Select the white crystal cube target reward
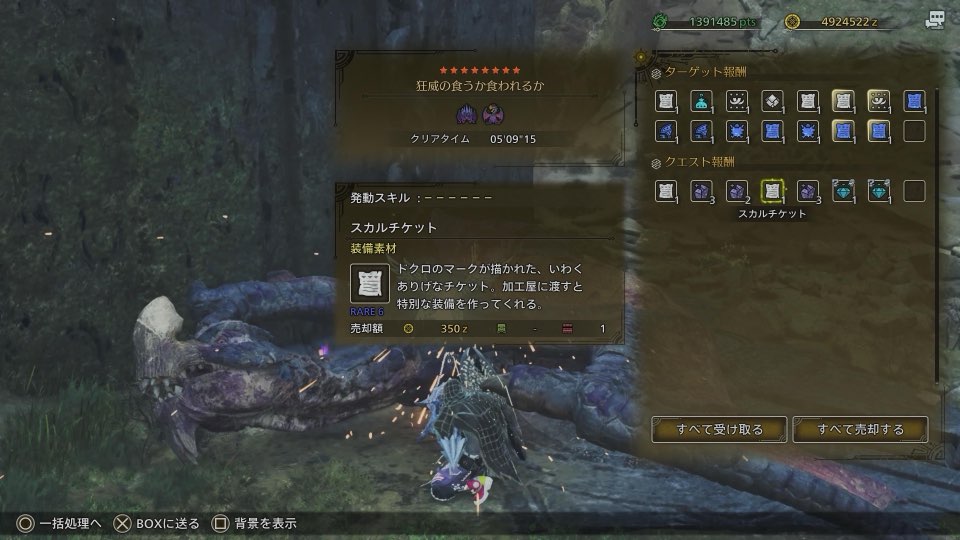 coord(772,101)
